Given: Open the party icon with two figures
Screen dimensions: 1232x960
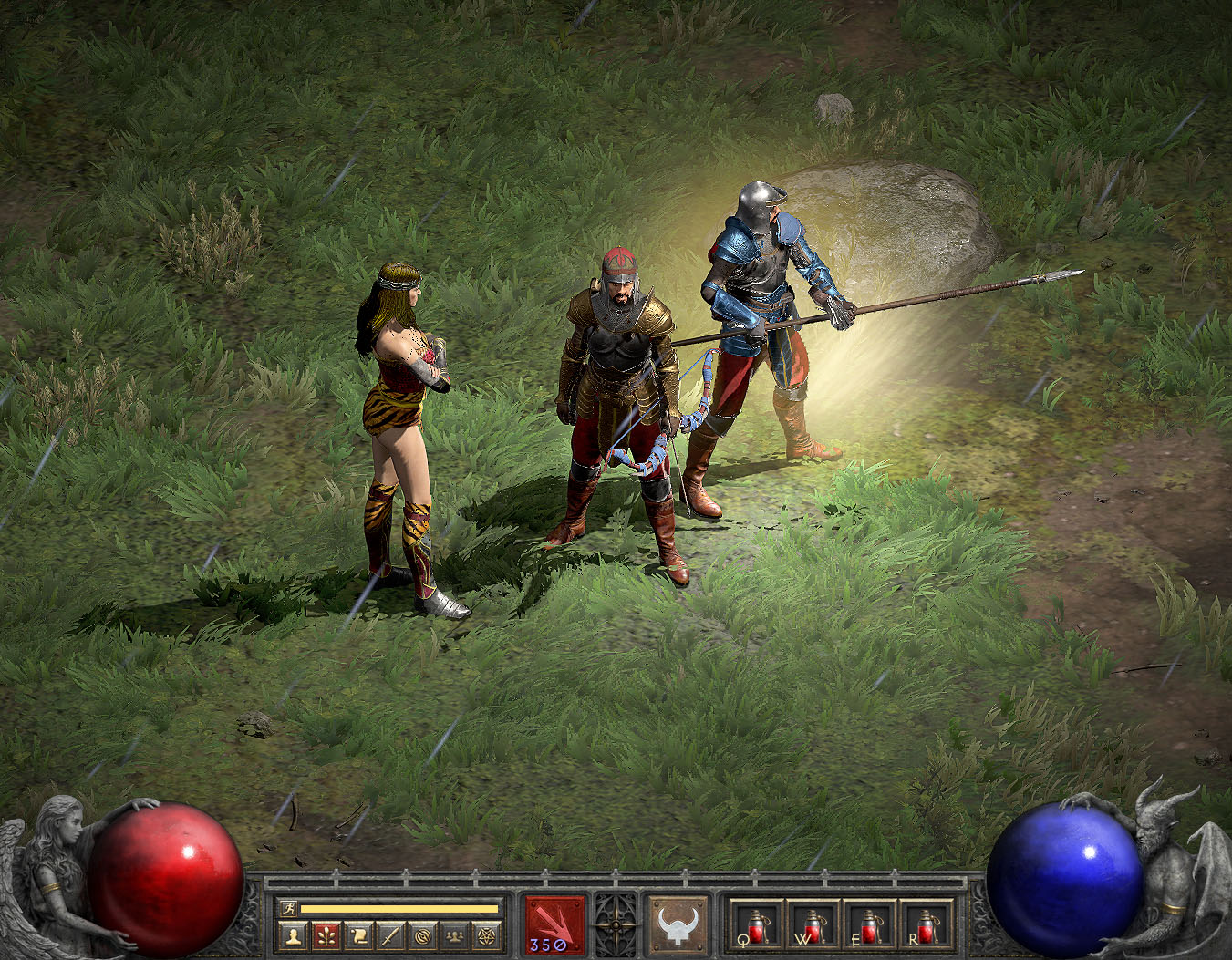Looking at the screenshot, I should 454,935.
